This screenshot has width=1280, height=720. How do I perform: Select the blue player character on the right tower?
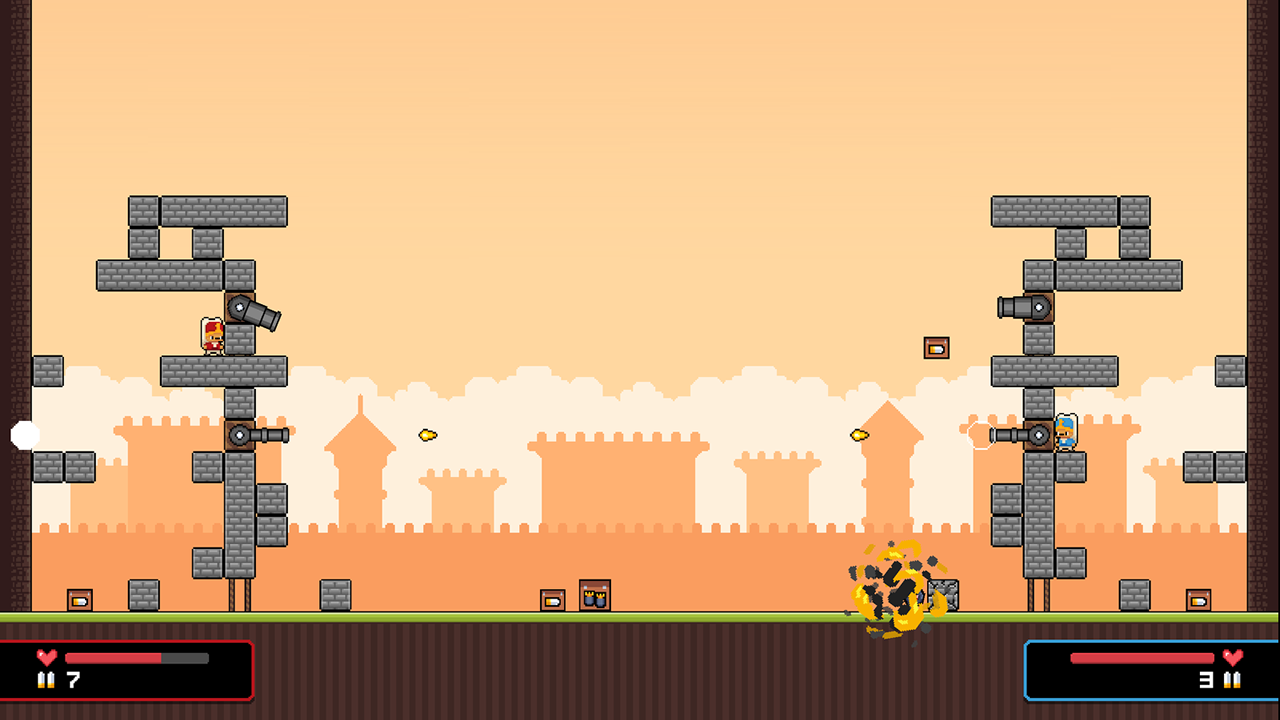1066,434
